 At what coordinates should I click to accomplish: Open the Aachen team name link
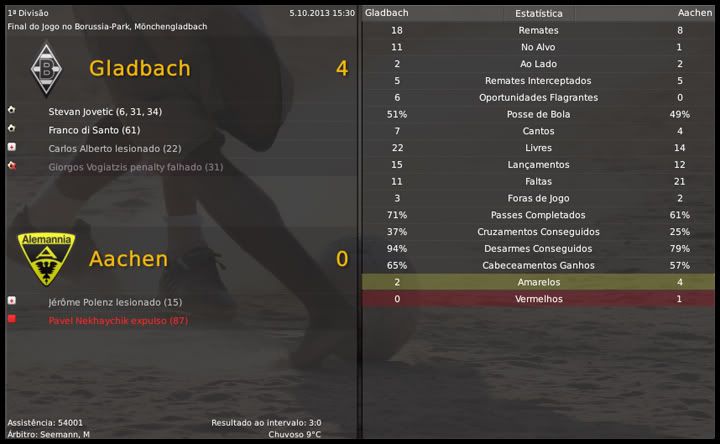127,259
